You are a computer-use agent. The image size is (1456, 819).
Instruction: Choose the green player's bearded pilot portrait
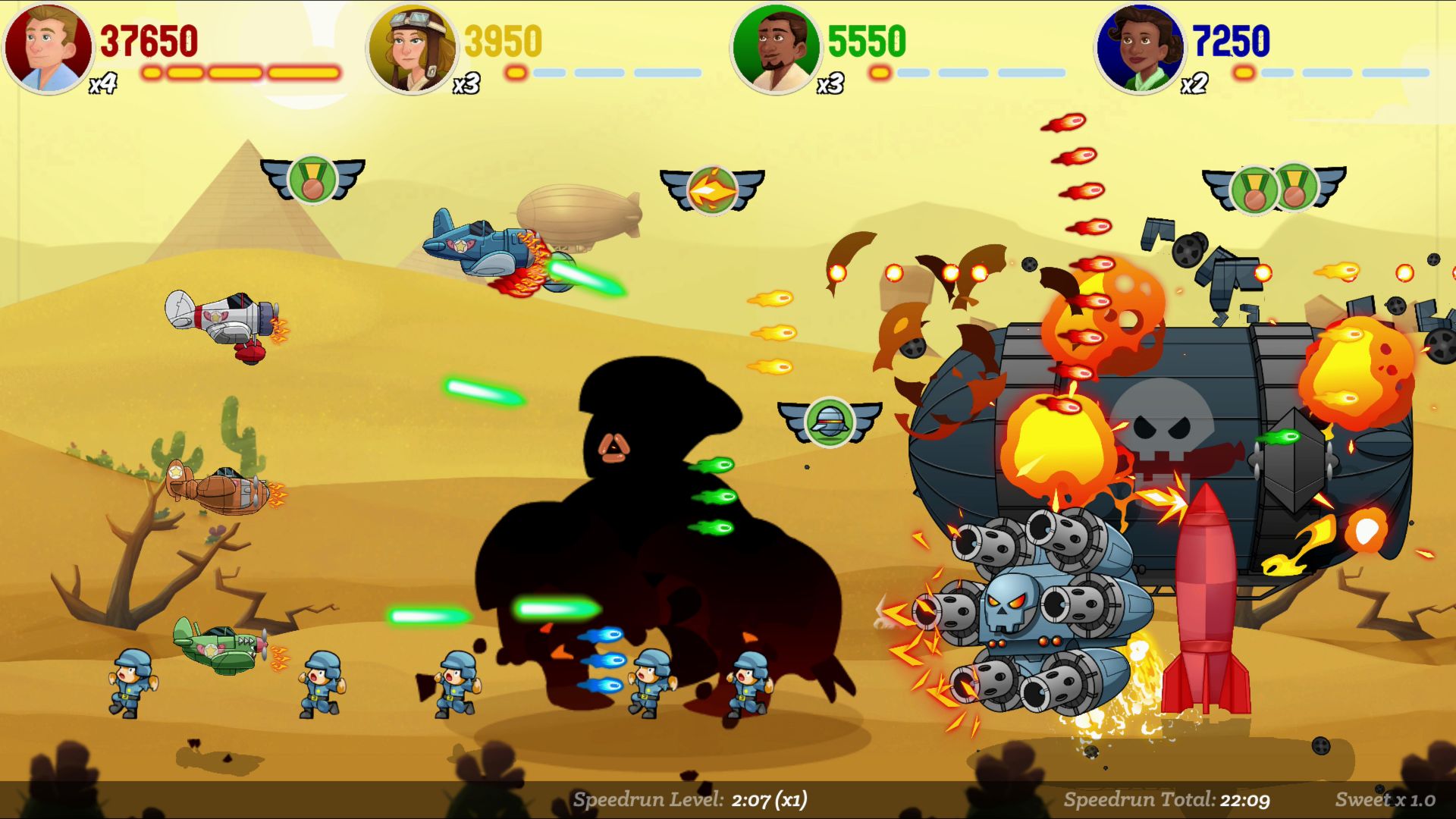[776, 48]
